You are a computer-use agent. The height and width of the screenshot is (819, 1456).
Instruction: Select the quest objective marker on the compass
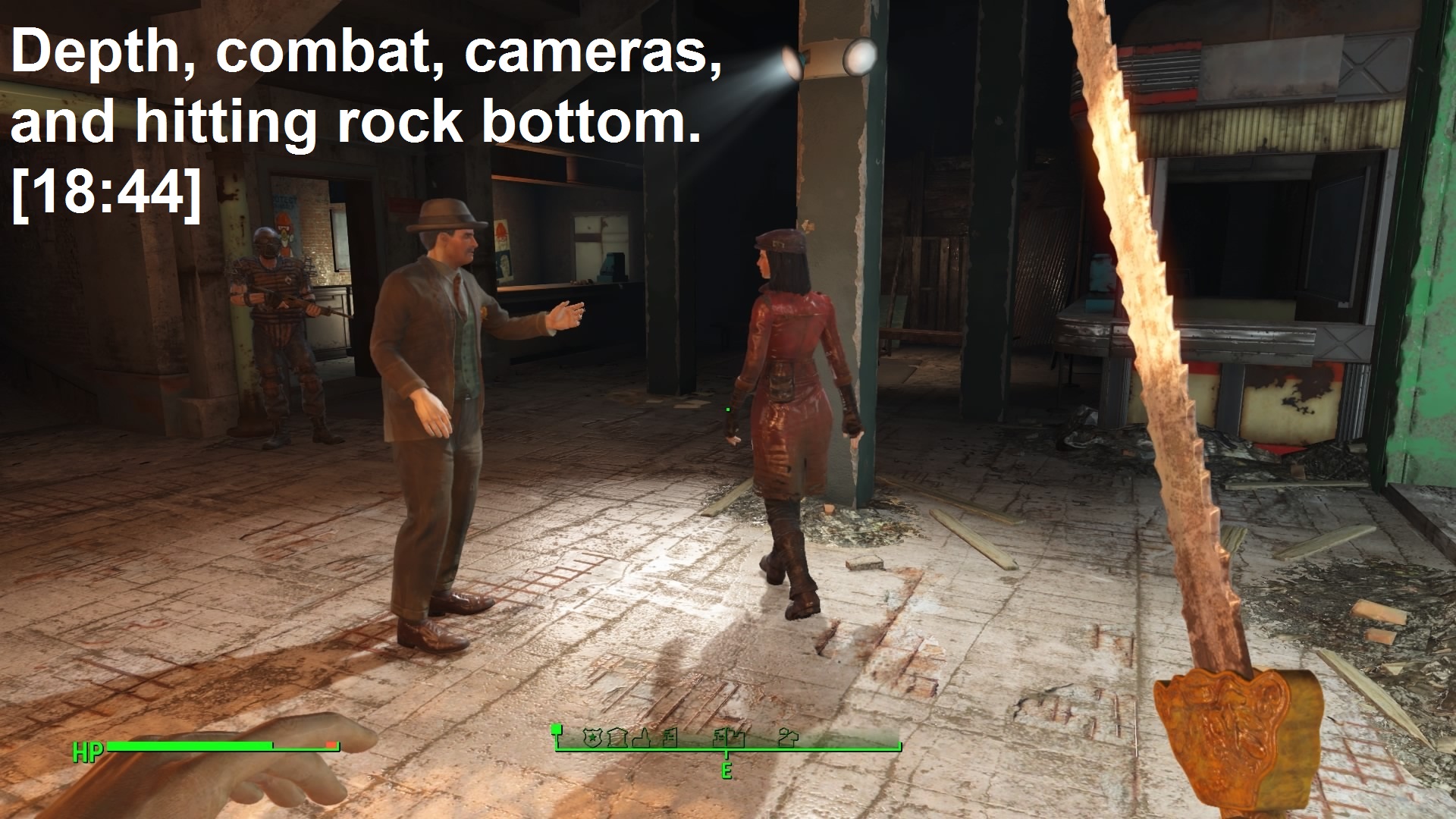tap(557, 731)
